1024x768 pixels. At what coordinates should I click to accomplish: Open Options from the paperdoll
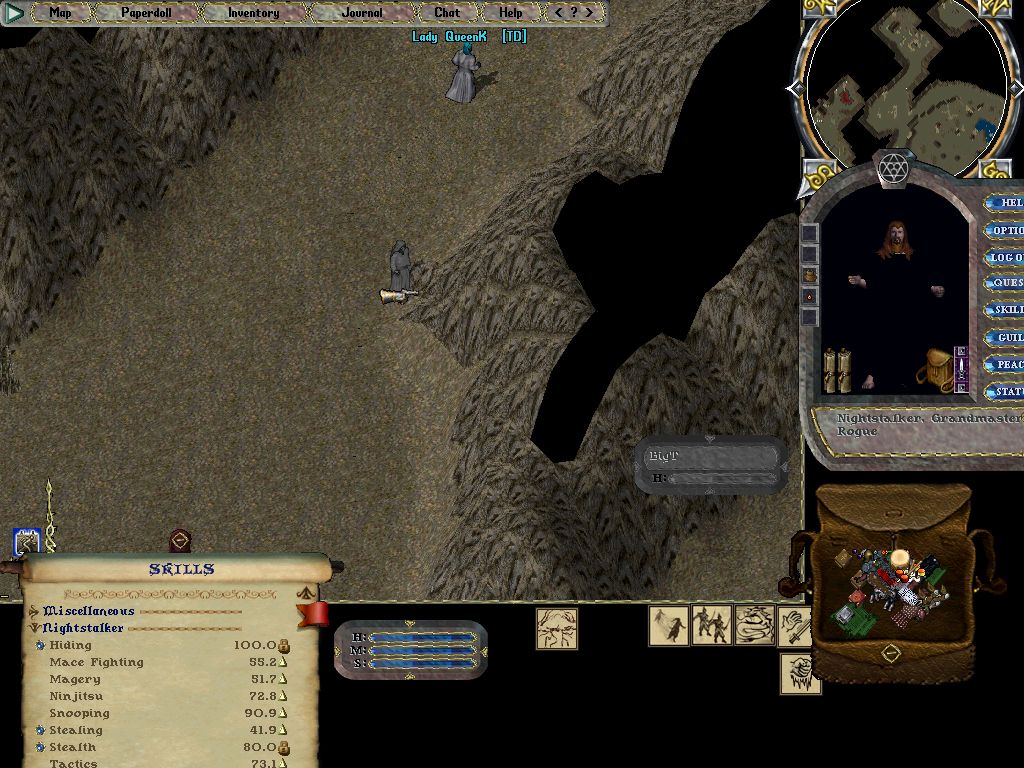pyautogui.click(x=1003, y=230)
